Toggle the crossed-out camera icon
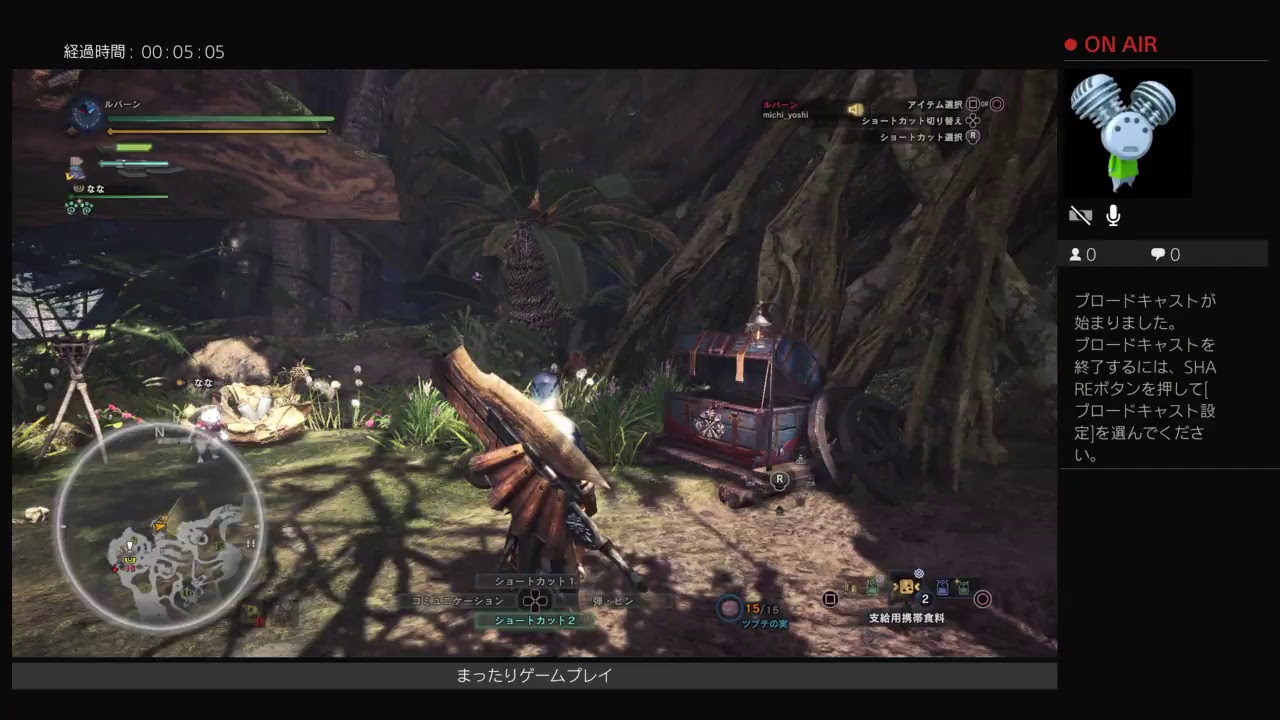This screenshot has height=720, width=1280. coord(1080,215)
